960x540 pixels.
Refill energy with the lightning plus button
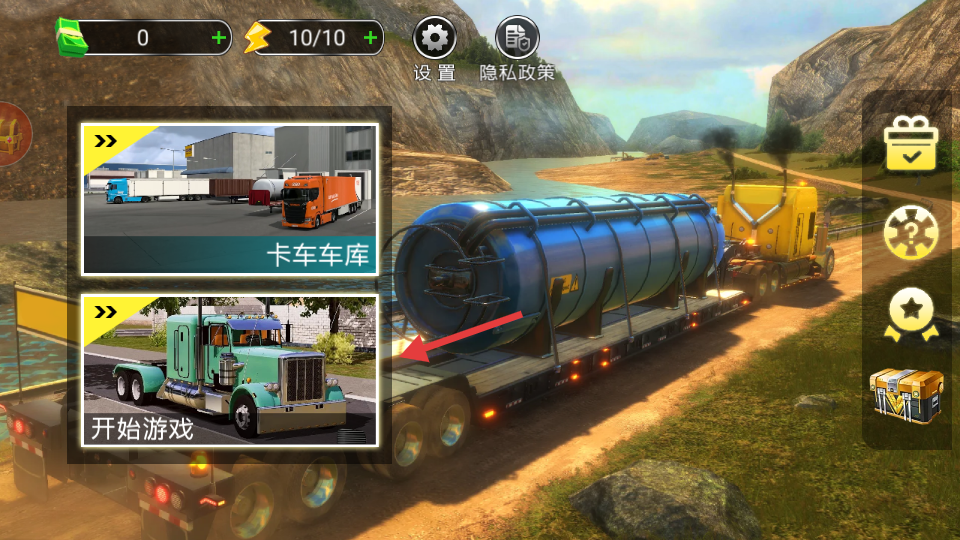pos(371,39)
